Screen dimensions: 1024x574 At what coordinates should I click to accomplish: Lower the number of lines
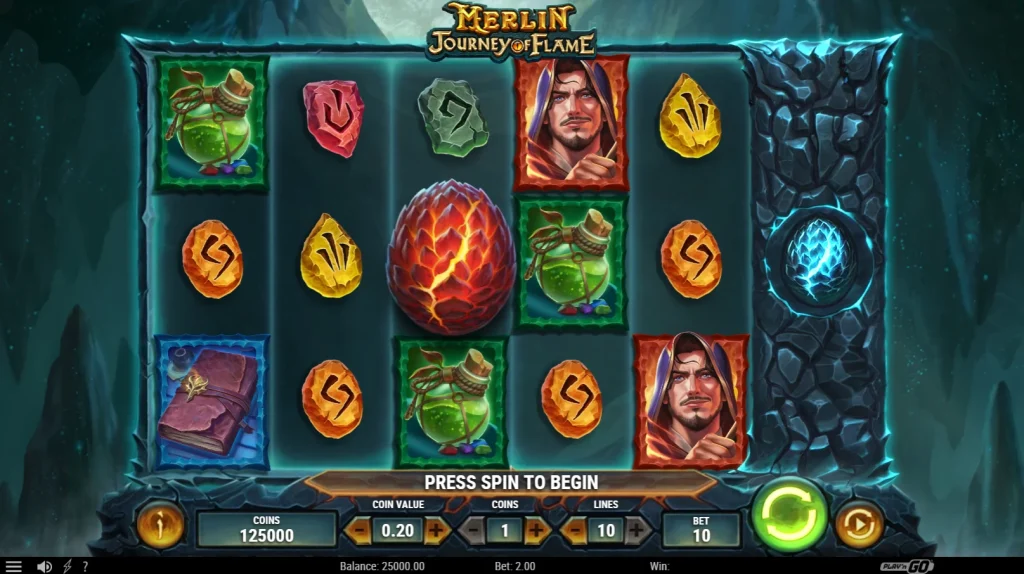(574, 530)
